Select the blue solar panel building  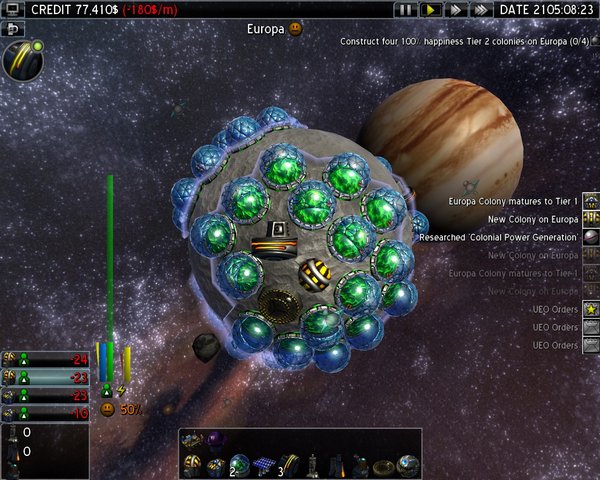click(x=266, y=467)
